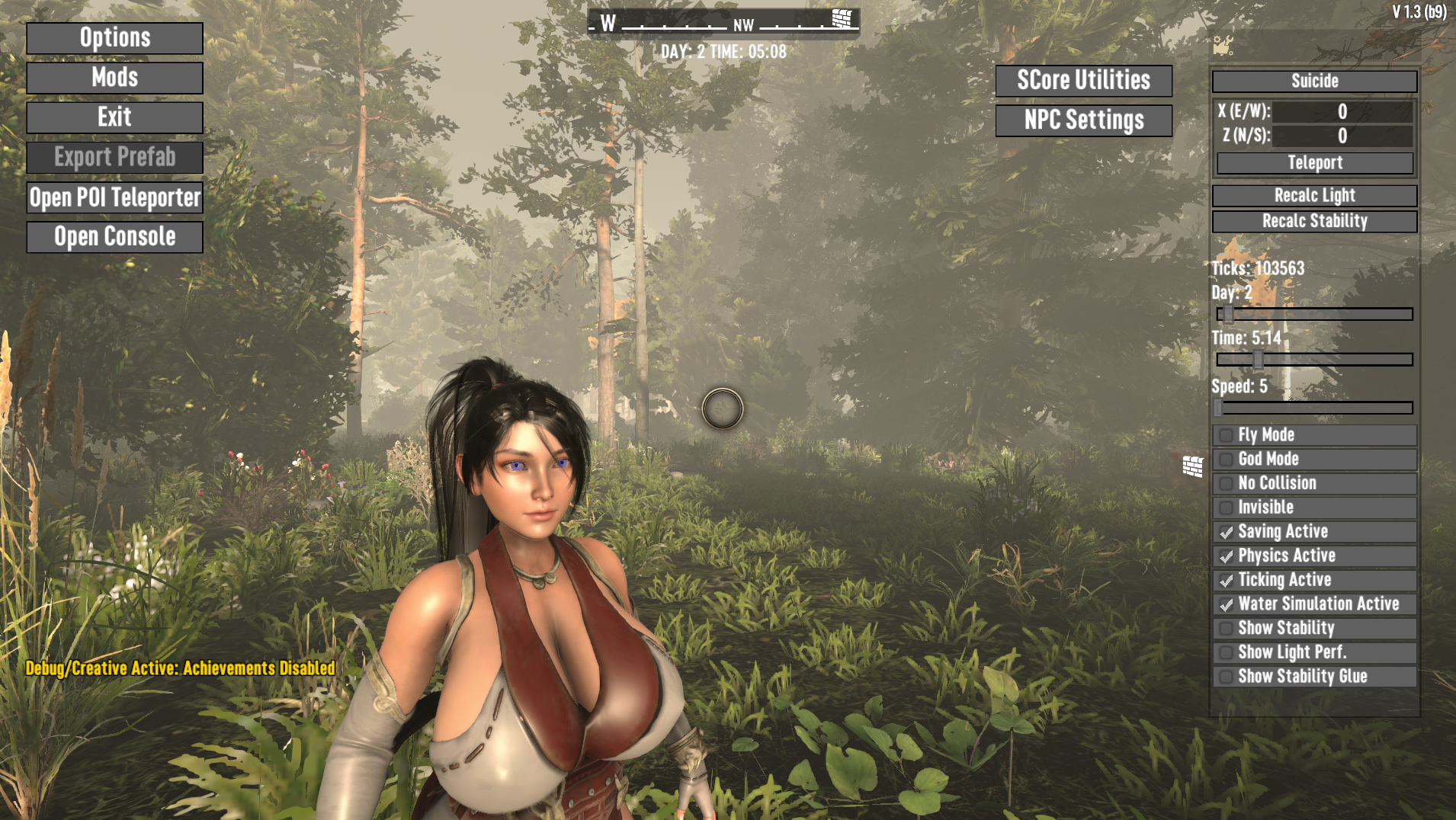Viewport: 1456px width, 820px height.
Task: Select the X (E/W) coordinate field
Action: (1342, 112)
